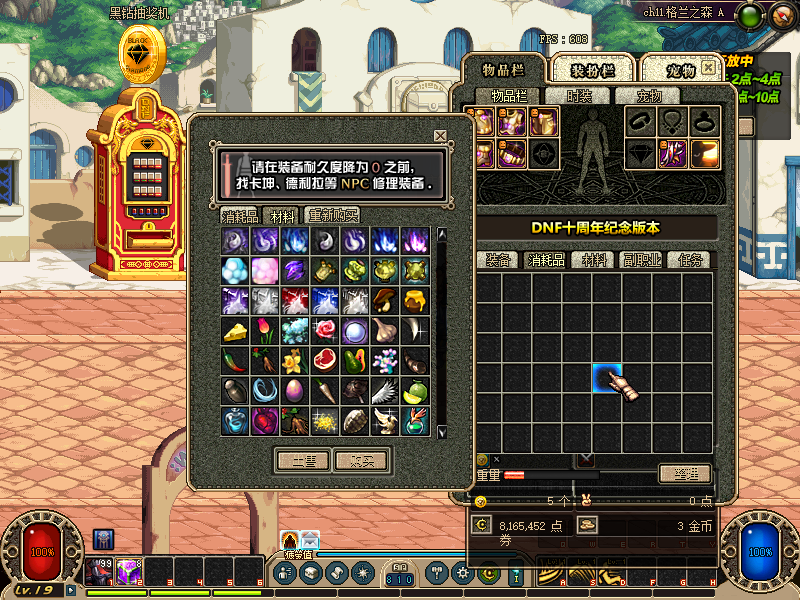View the 副职业 inventory tab

pyautogui.click(x=645, y=260)
